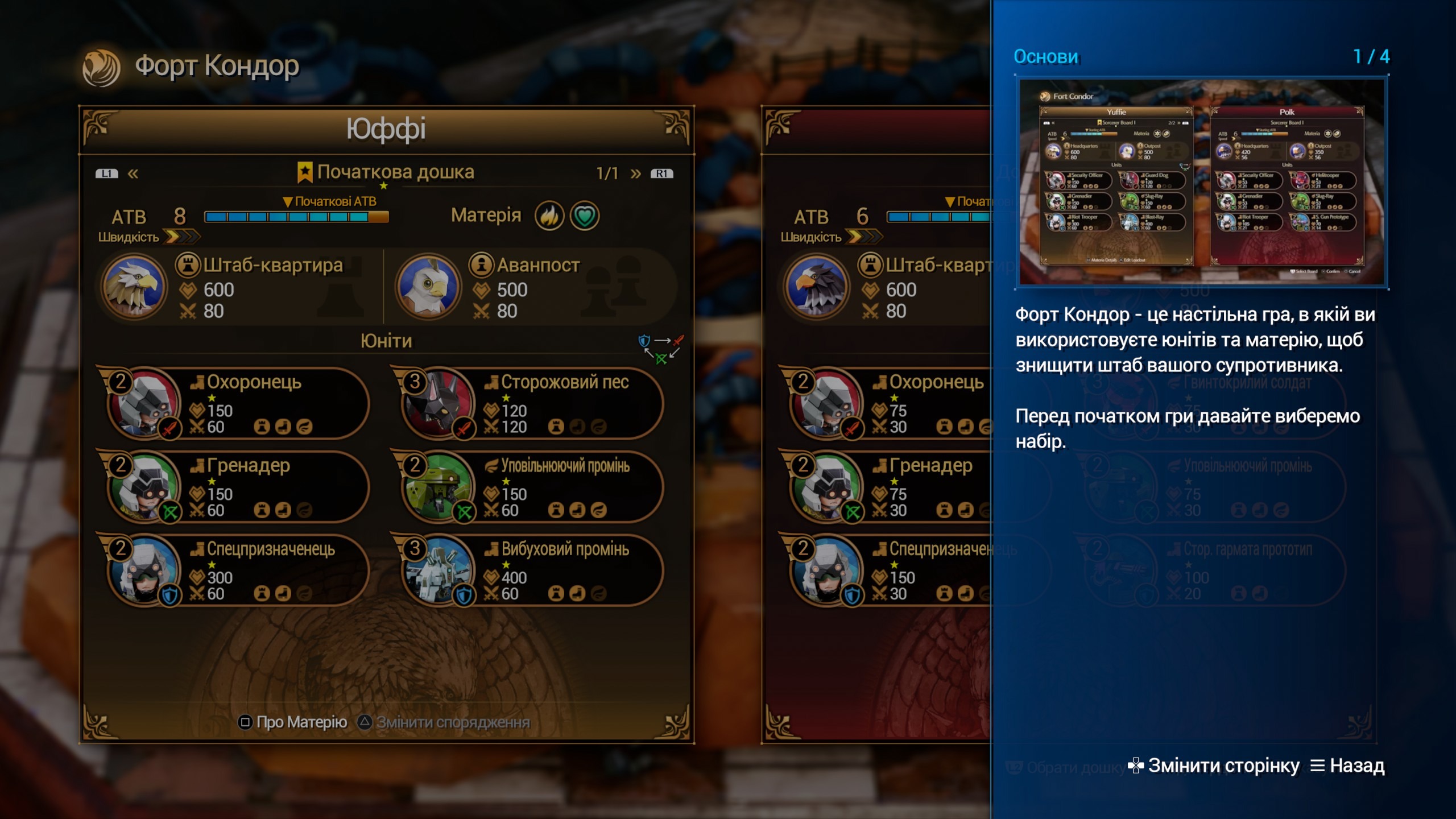Select the Початкова дошка board title
The height and width of the screenshot is (819, 1456).
[x=387, y=172]
